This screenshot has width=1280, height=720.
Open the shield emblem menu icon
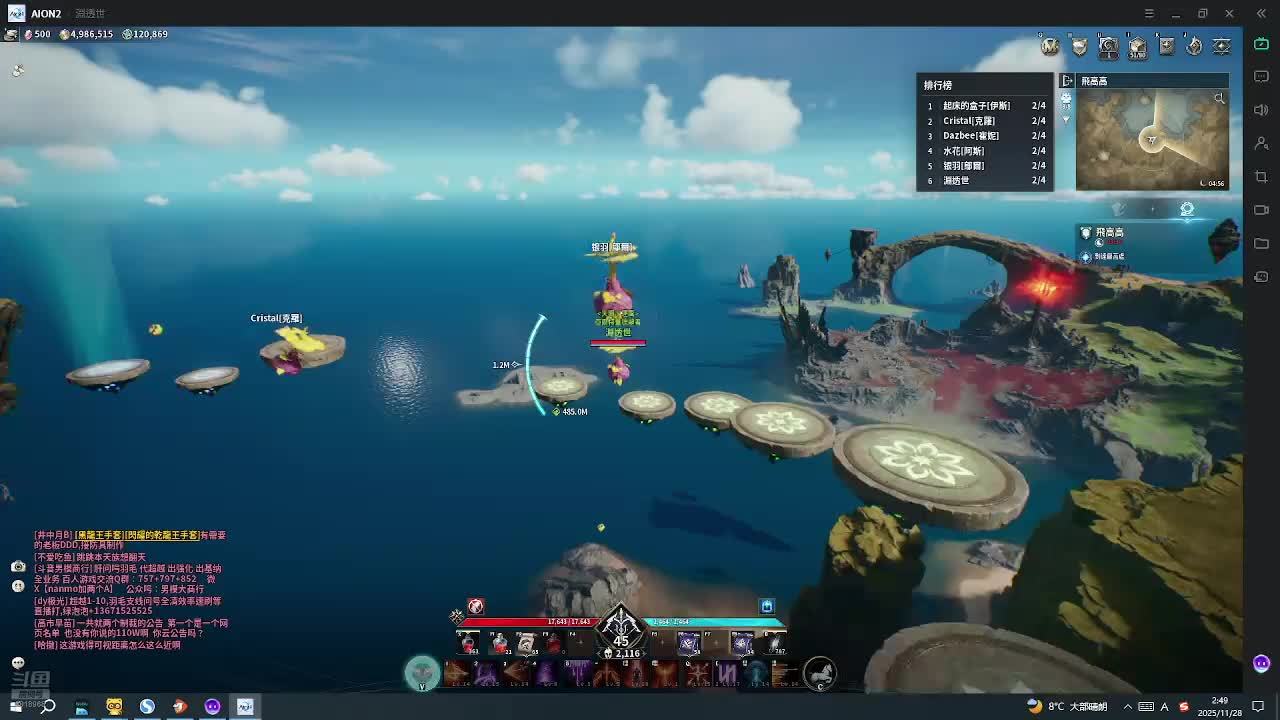pos(1079,46)
